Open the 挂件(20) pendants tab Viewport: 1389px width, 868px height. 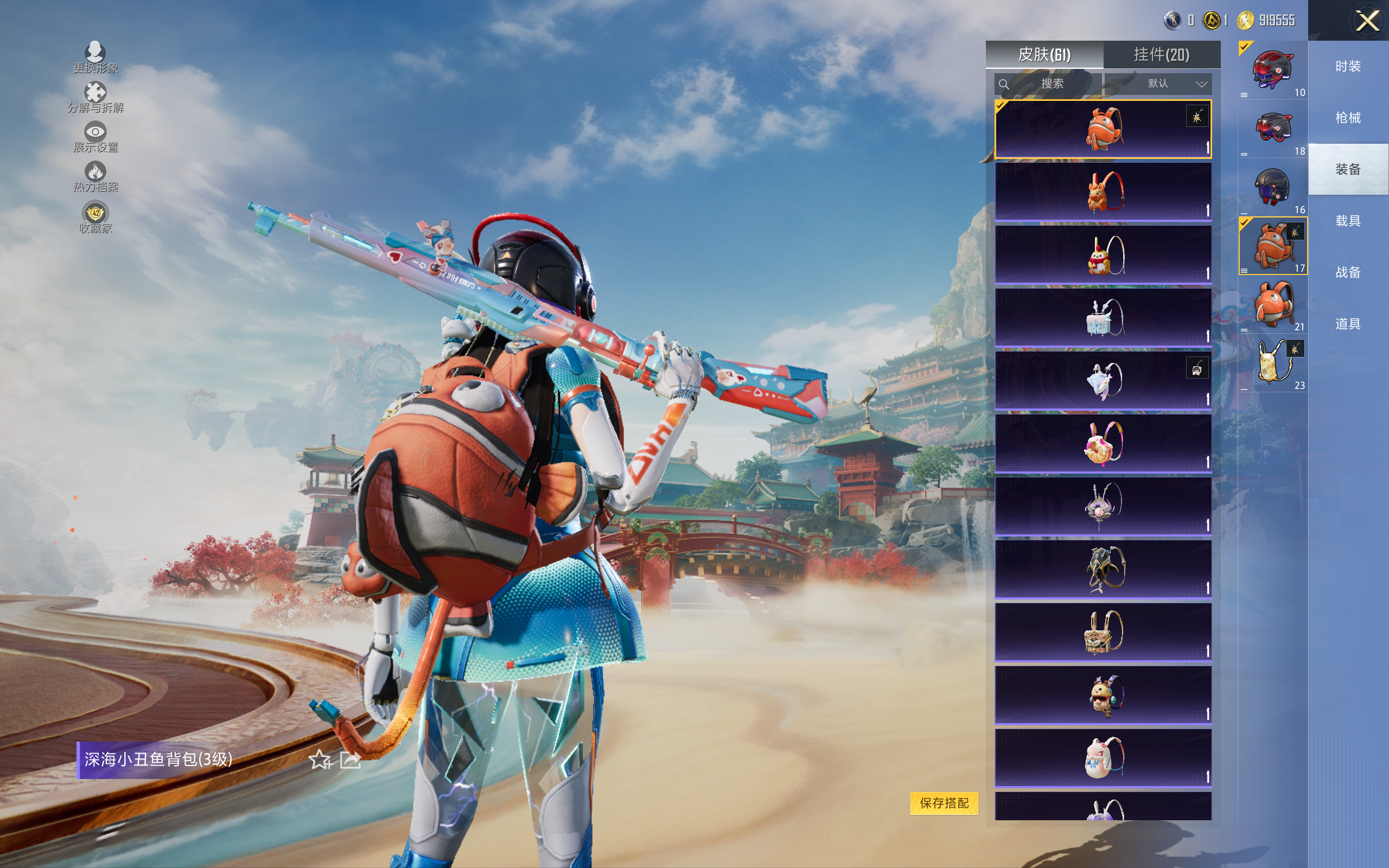[x=1161, y=55]
